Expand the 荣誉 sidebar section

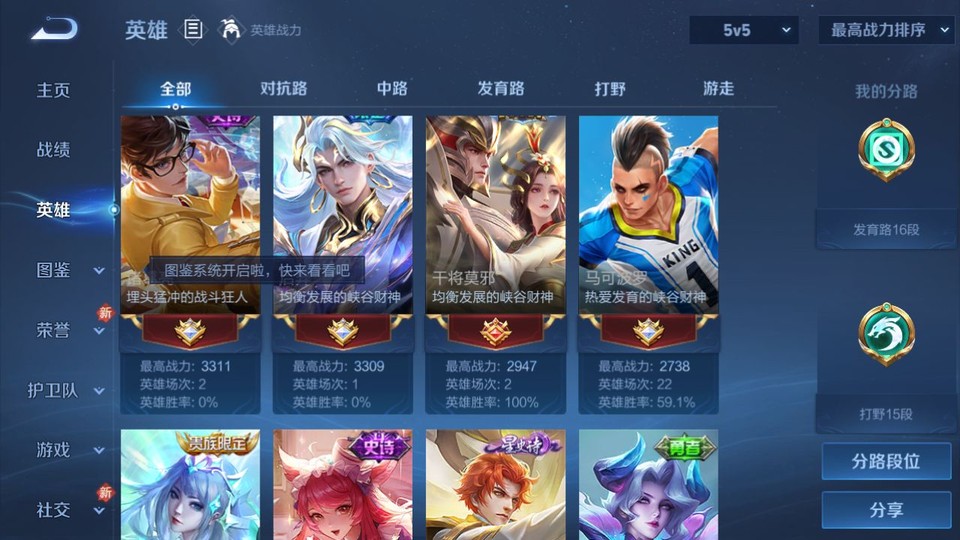point(66,330)
